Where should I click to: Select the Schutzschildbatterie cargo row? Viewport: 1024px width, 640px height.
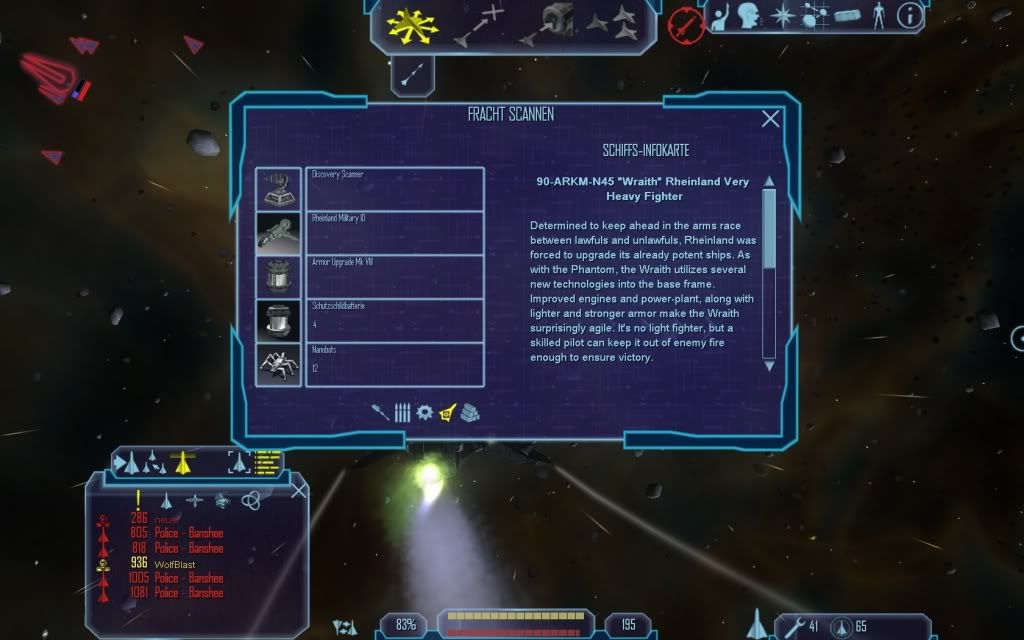pyautogui.click(x=394, y=321)
